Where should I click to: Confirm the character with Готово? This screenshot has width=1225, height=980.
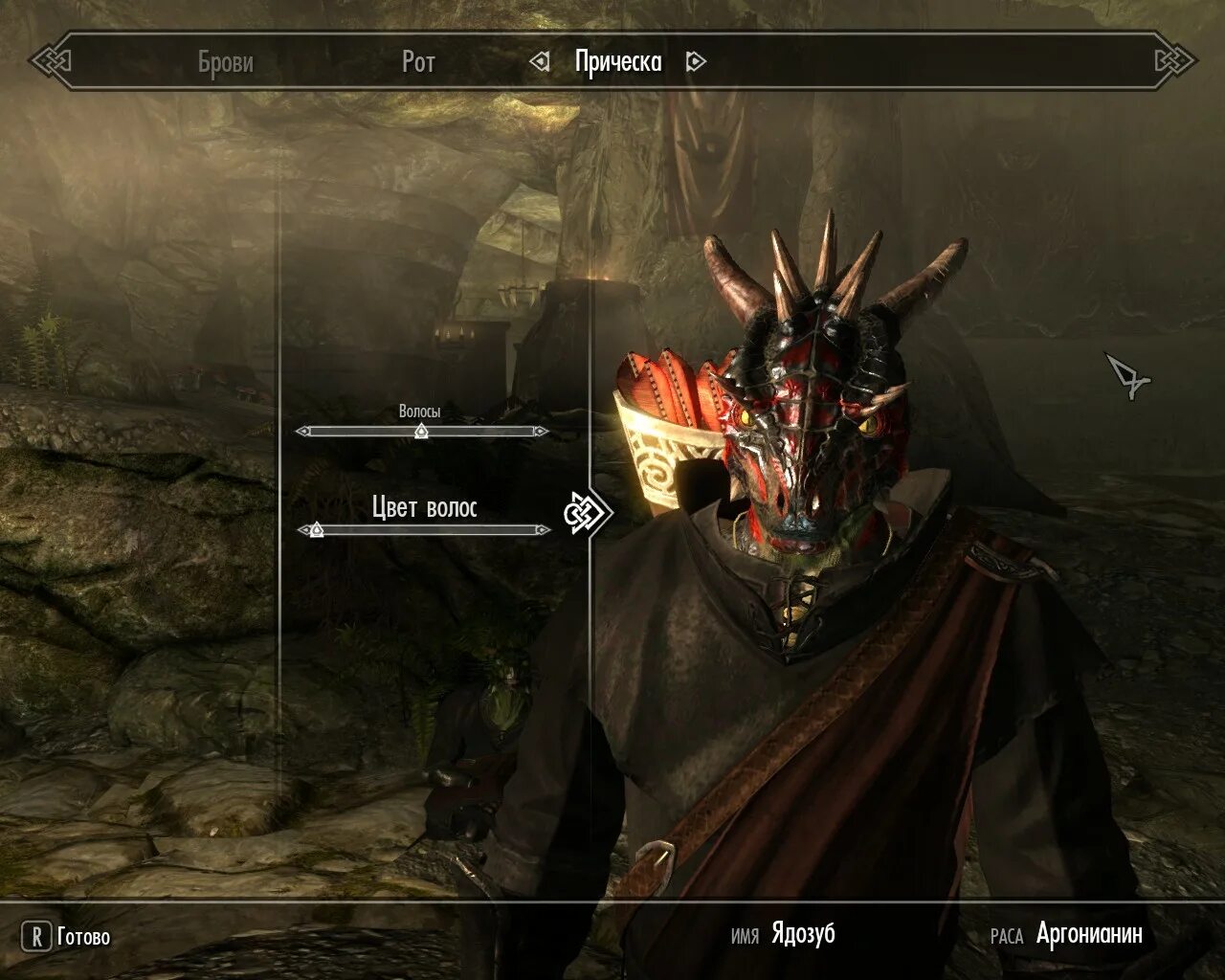click(67, 937)
